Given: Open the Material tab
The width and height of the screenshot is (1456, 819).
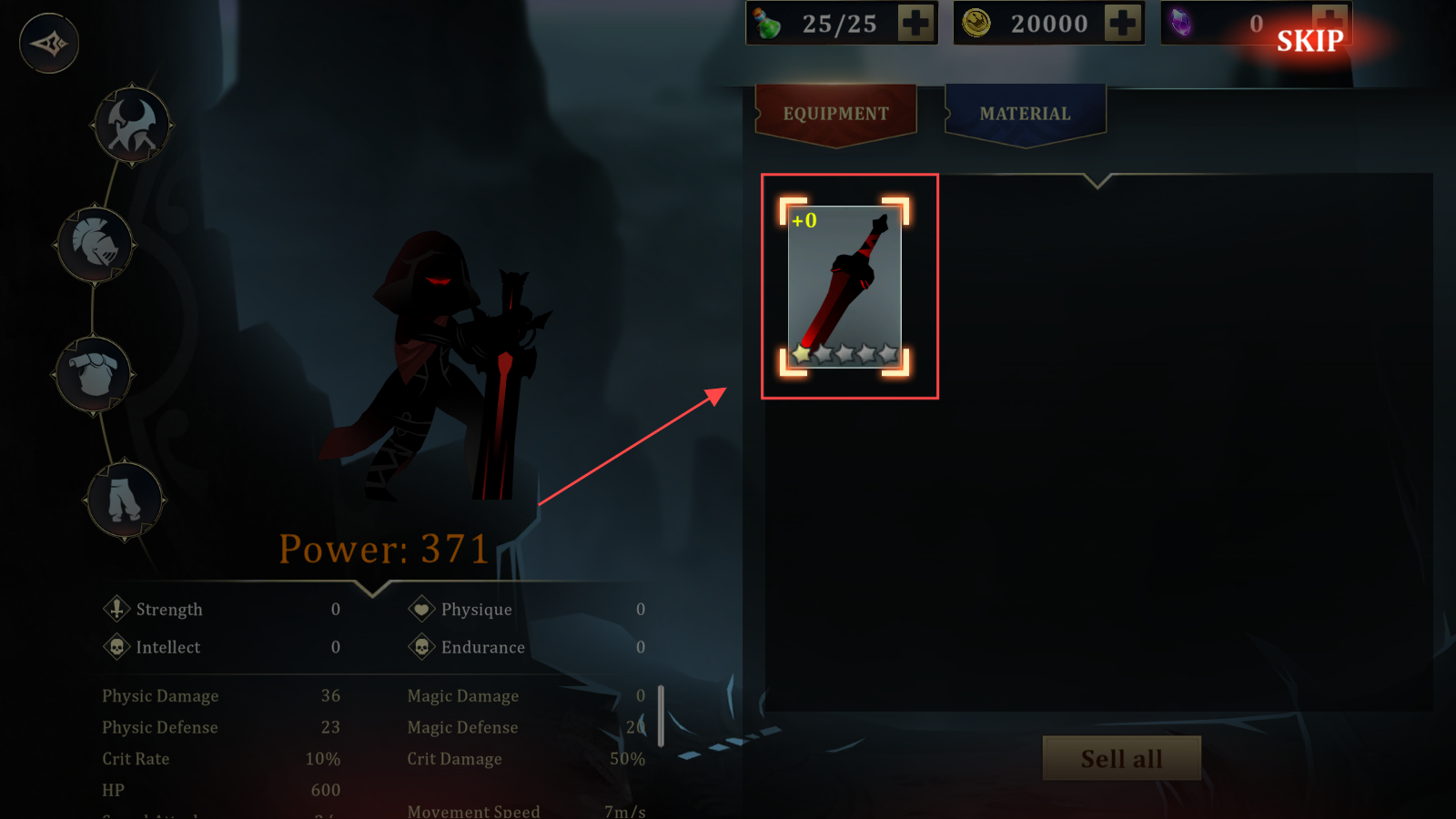Looking at the screenshot, I should 1025,114.
